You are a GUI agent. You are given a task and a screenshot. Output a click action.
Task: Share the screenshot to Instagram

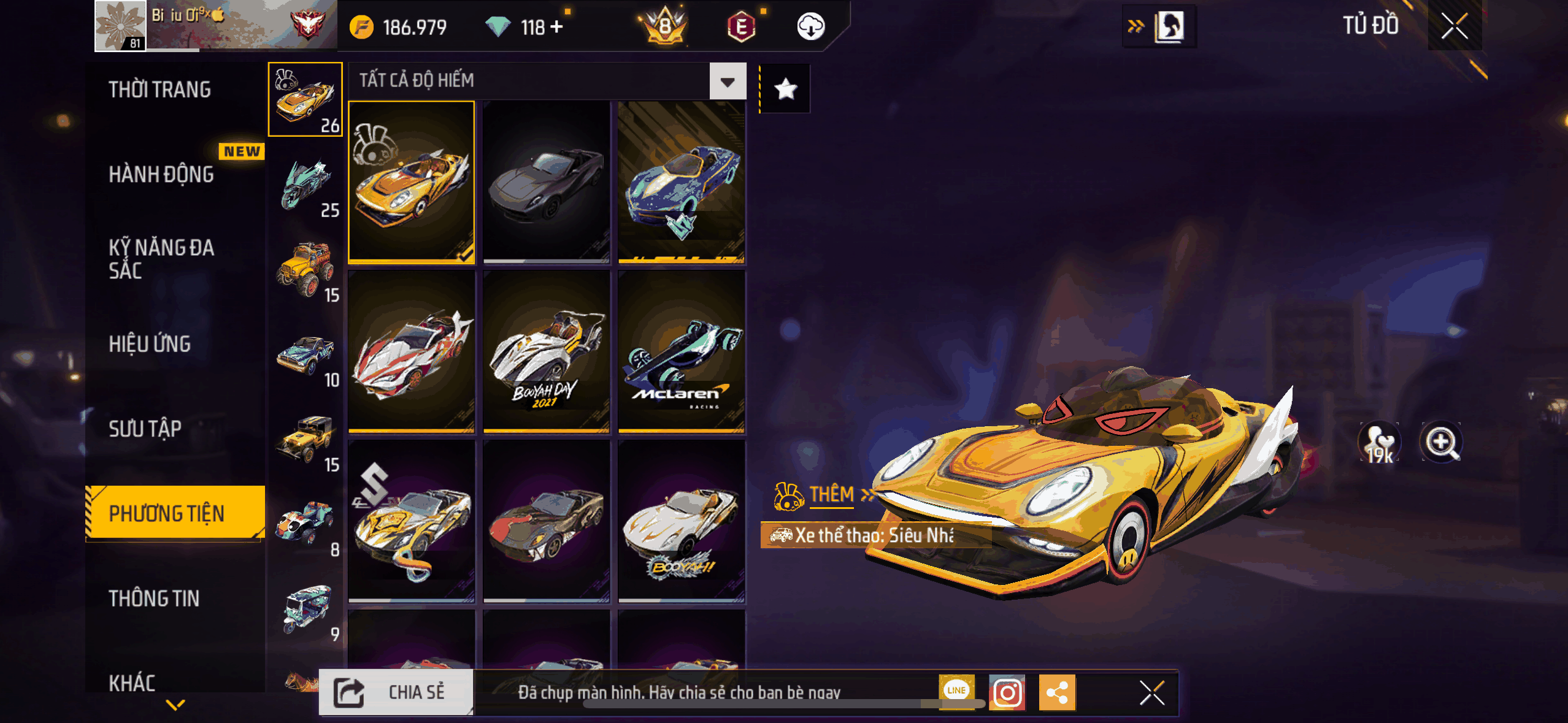coord(1007,693)
